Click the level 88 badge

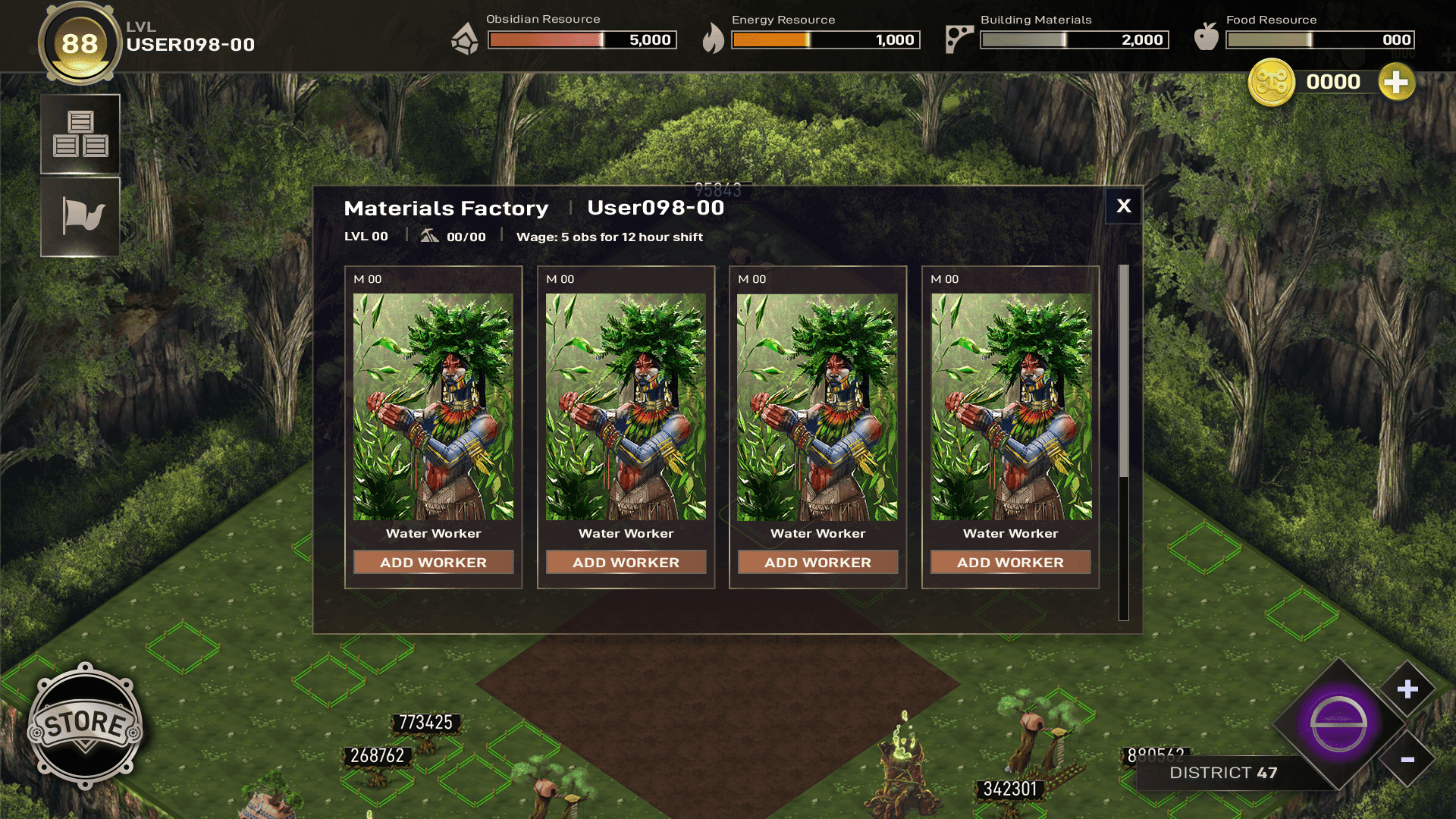[80, 43]
